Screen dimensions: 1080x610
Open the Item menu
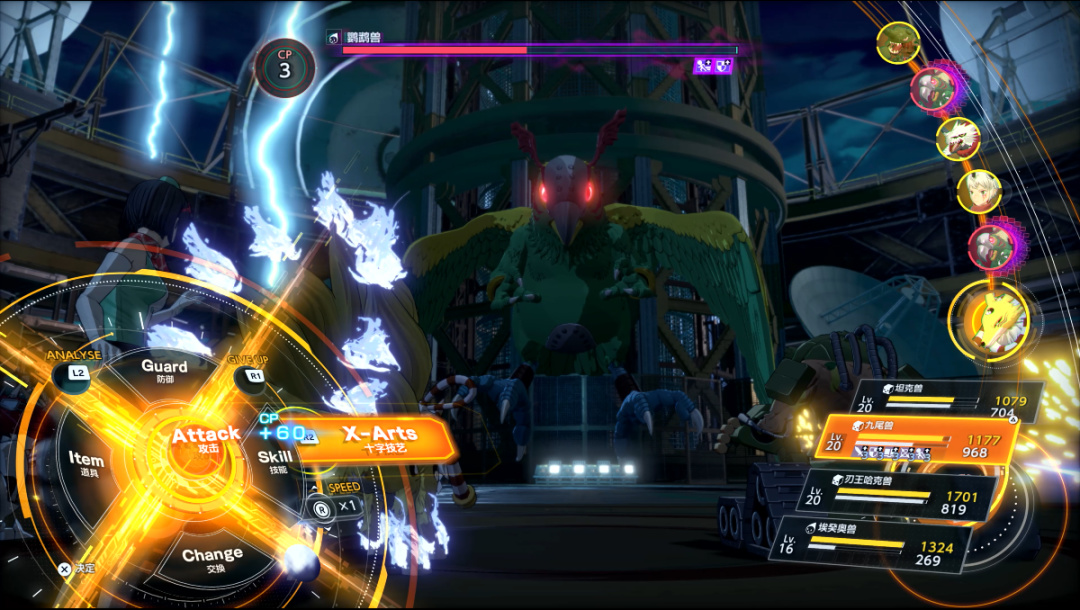[x=86, y=462]
